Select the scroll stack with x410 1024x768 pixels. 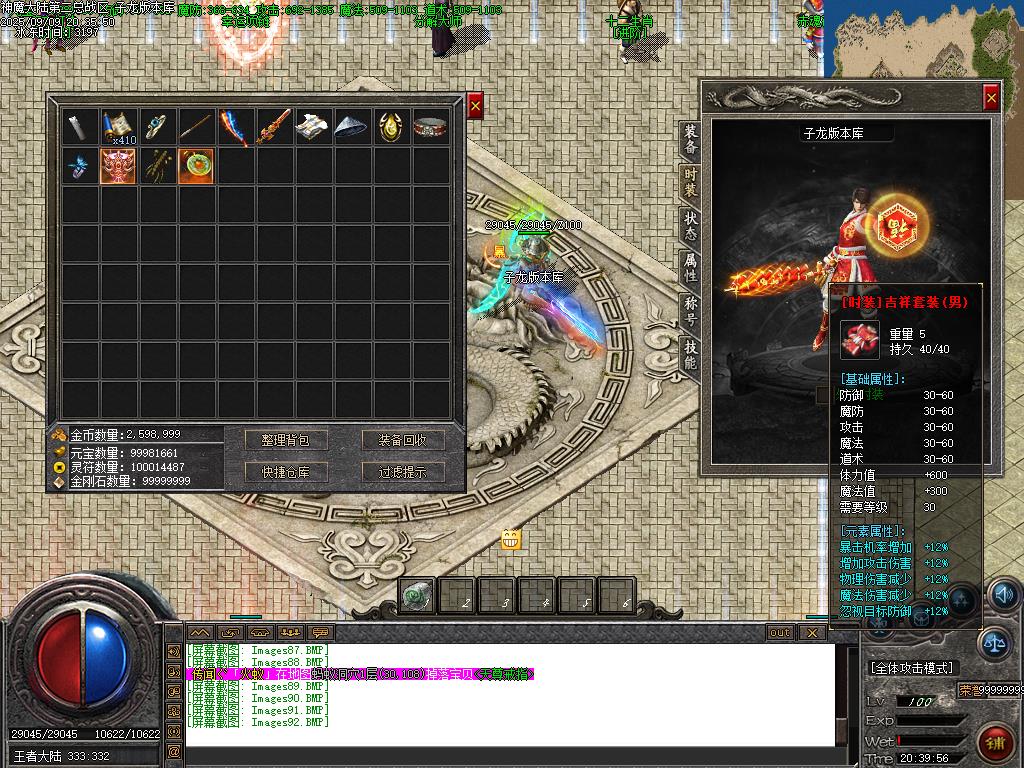coord(118,126)
